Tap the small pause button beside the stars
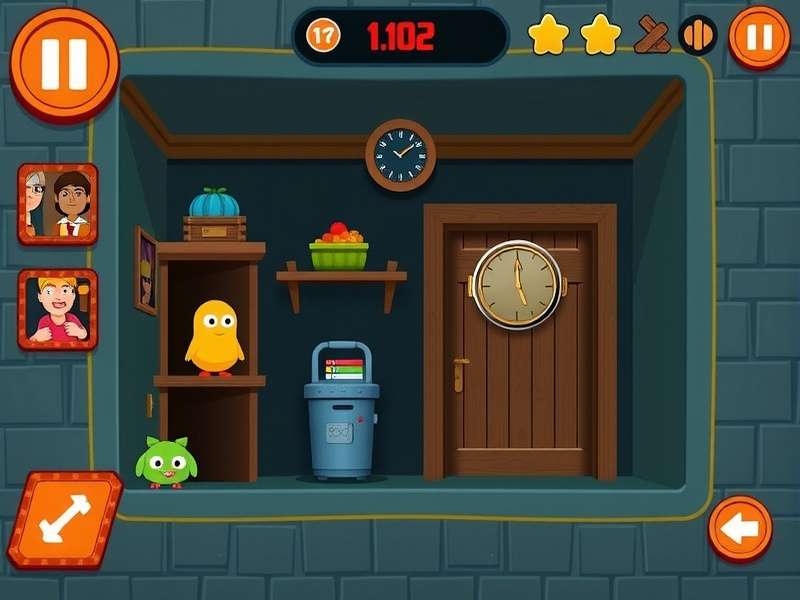This screenshot has height=600, width=800. tap(759, 38)
